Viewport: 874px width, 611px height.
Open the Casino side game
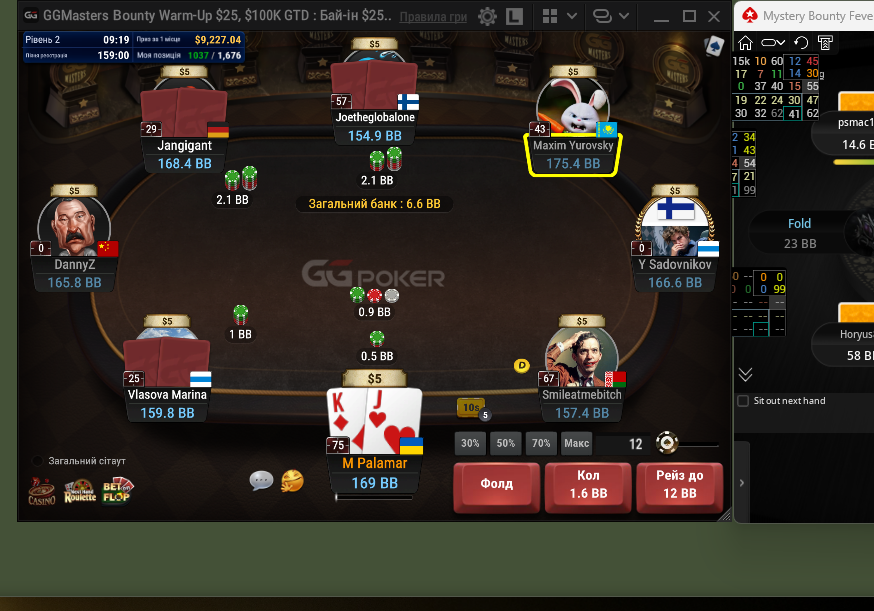[42, 490]
